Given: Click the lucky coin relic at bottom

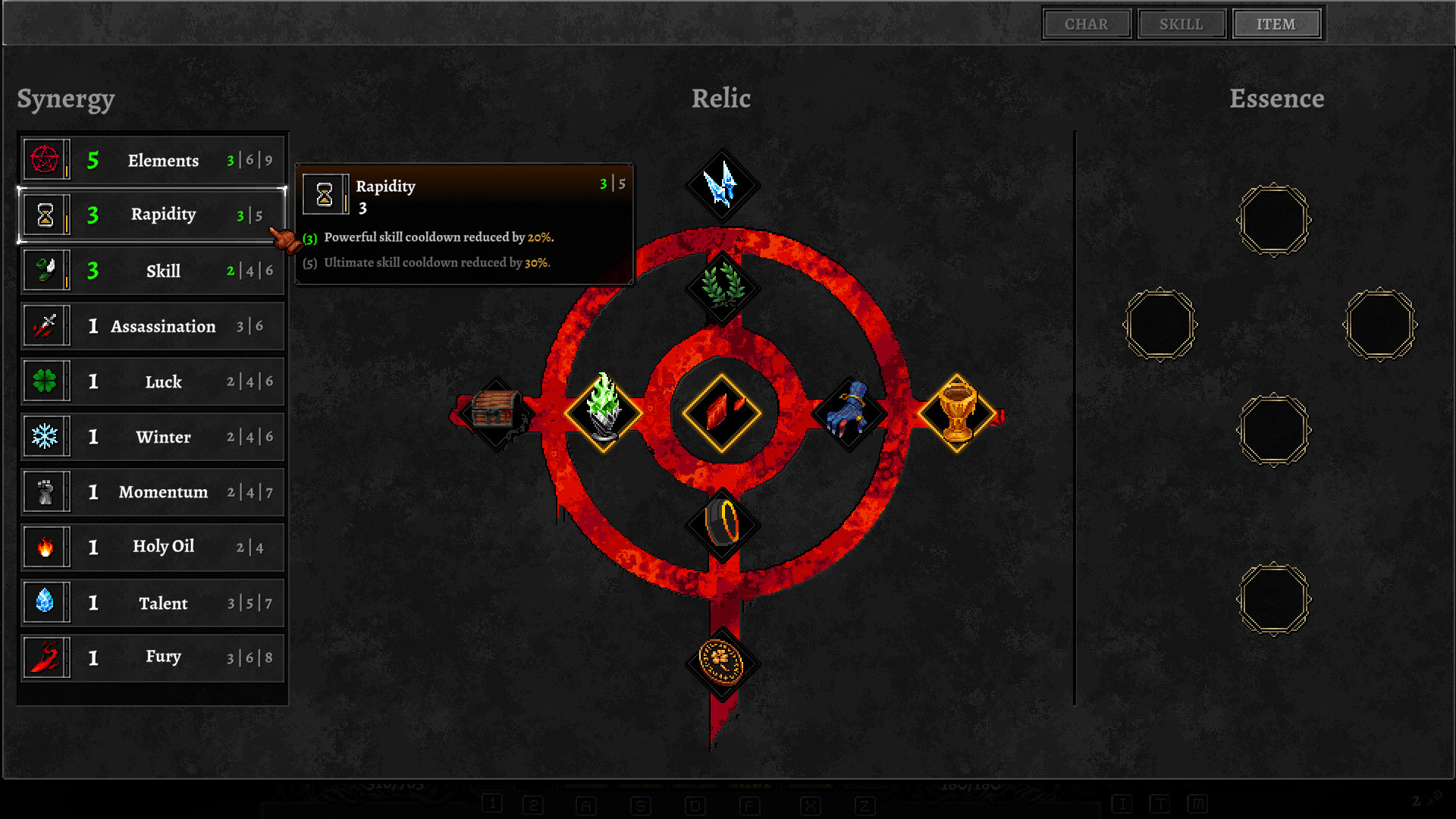Looking at the screenshot, I should pyautogui.click(x=722, y=662).
